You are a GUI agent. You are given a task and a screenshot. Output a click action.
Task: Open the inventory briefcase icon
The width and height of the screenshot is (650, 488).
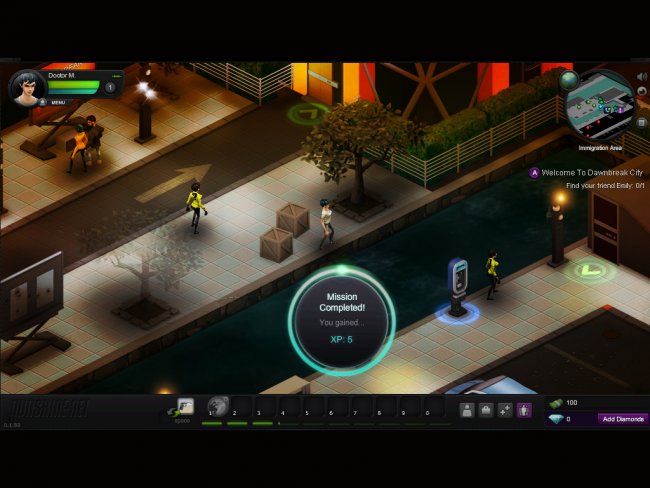(x=485, y=409)
